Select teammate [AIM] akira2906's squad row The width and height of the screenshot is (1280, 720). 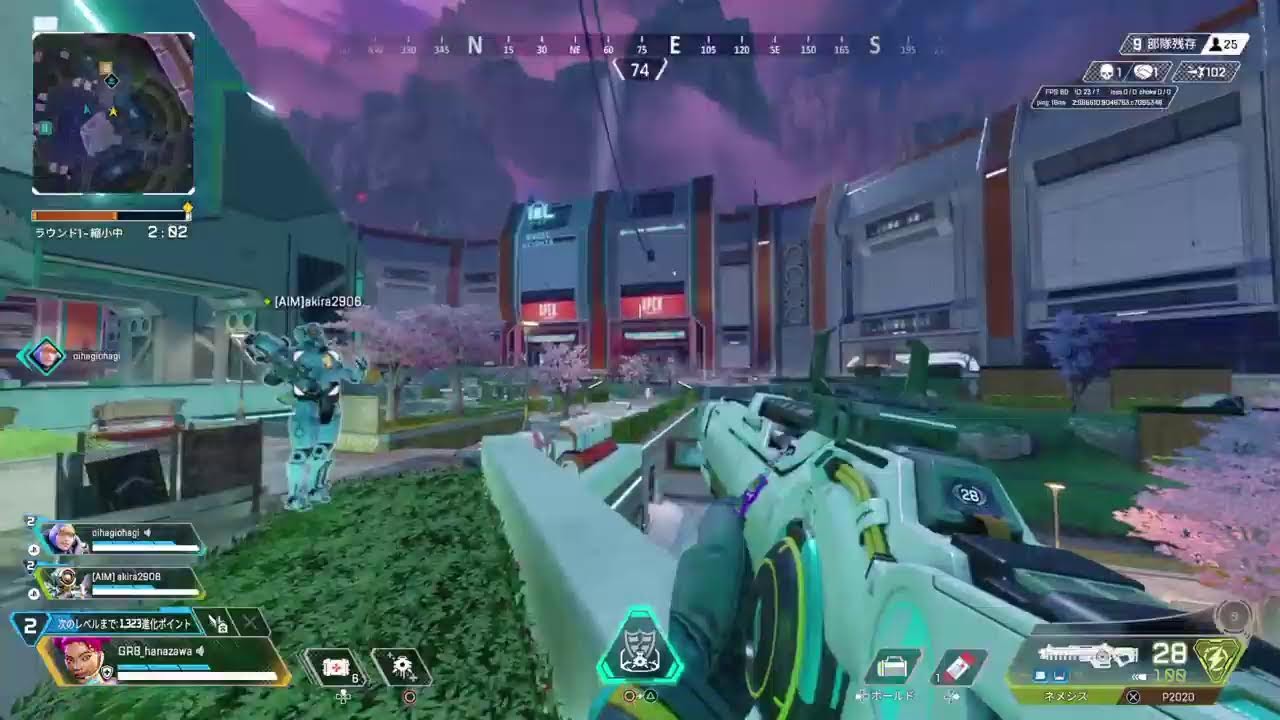click(x=120, y=581)
